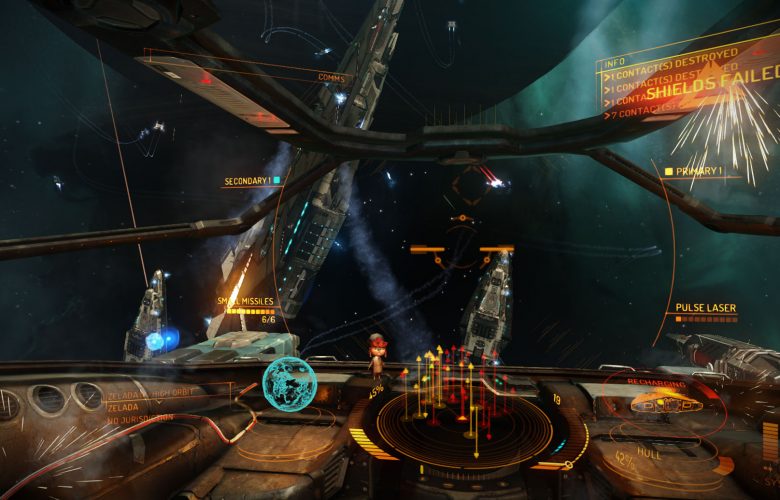Click the ship shield status hologram
The image size is (780, 500).
point(661,405)
